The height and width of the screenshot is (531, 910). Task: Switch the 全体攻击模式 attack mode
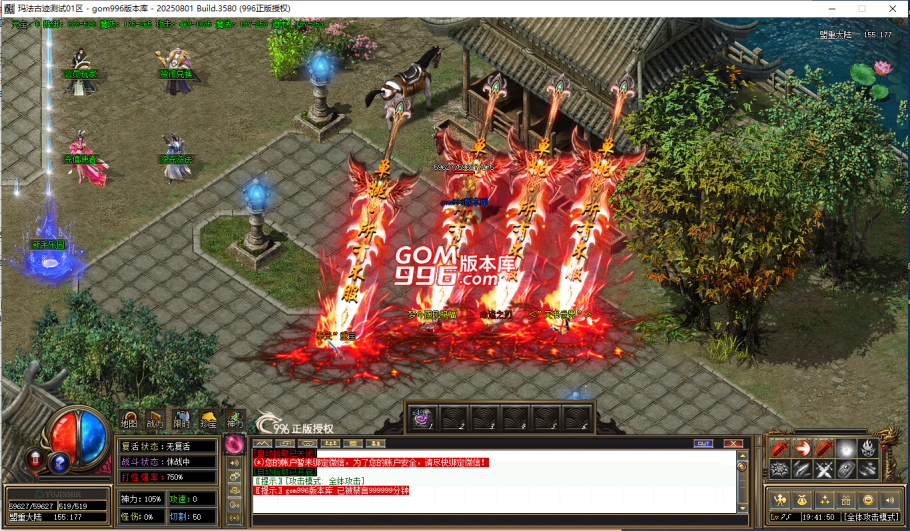click(x=872, y=517)
